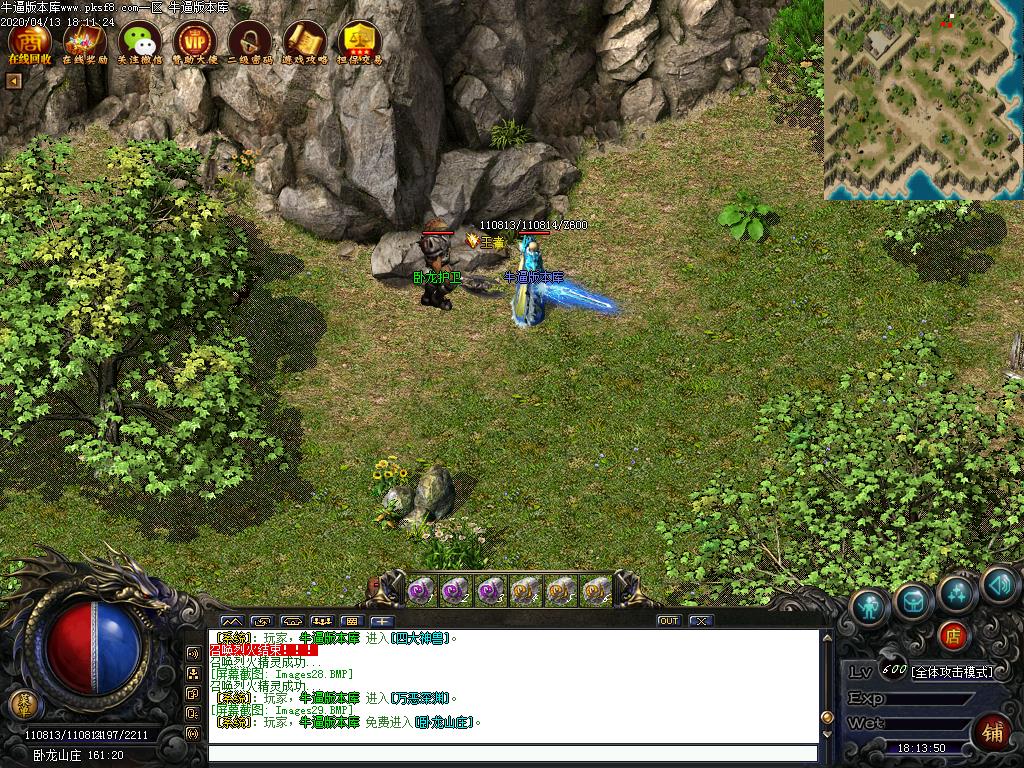Open the minimap
Image resolution: width=1024 pixels, height=768 pixels.
click(x=923, y=99)
